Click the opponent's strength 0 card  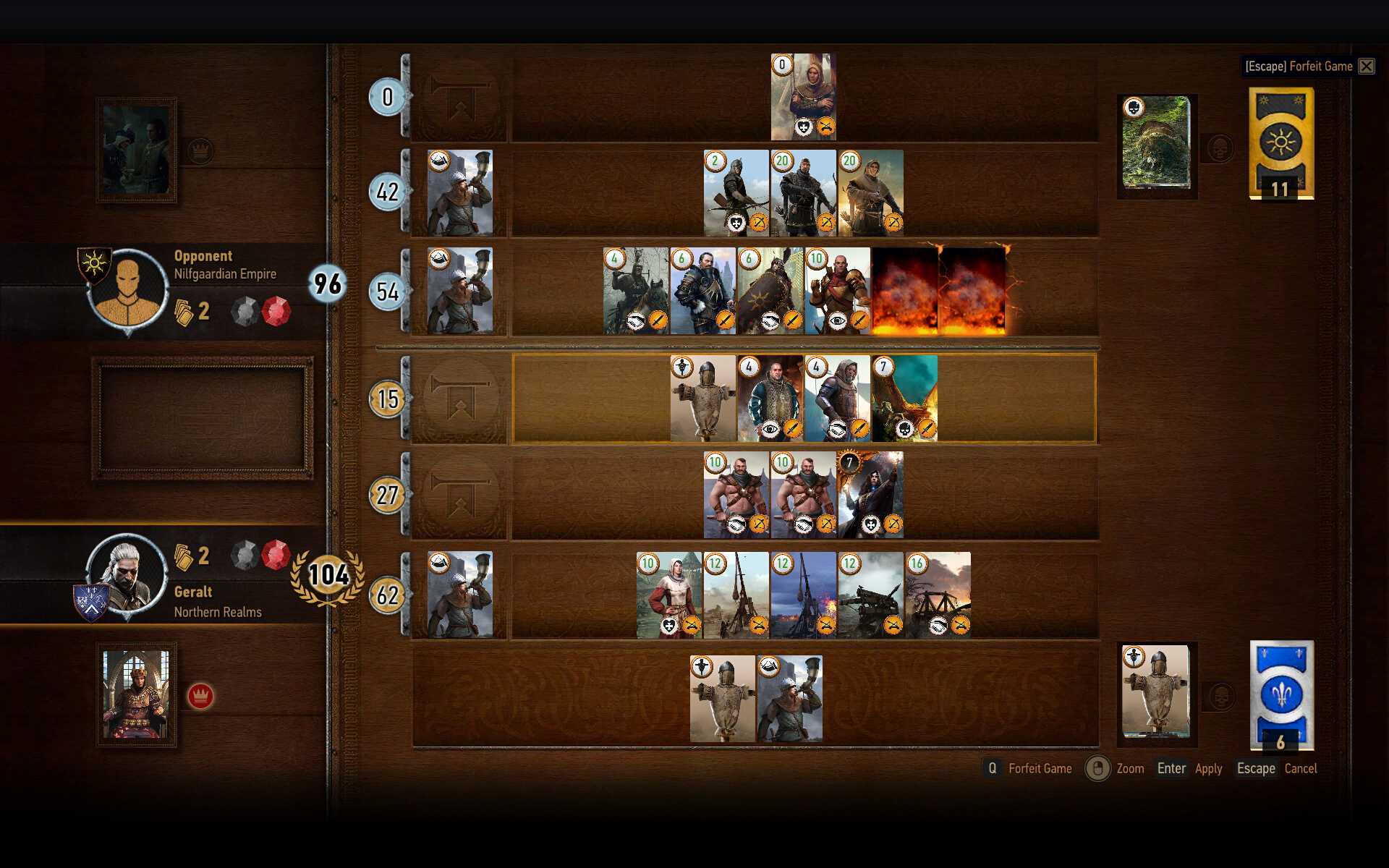click(x=803, y=97)
